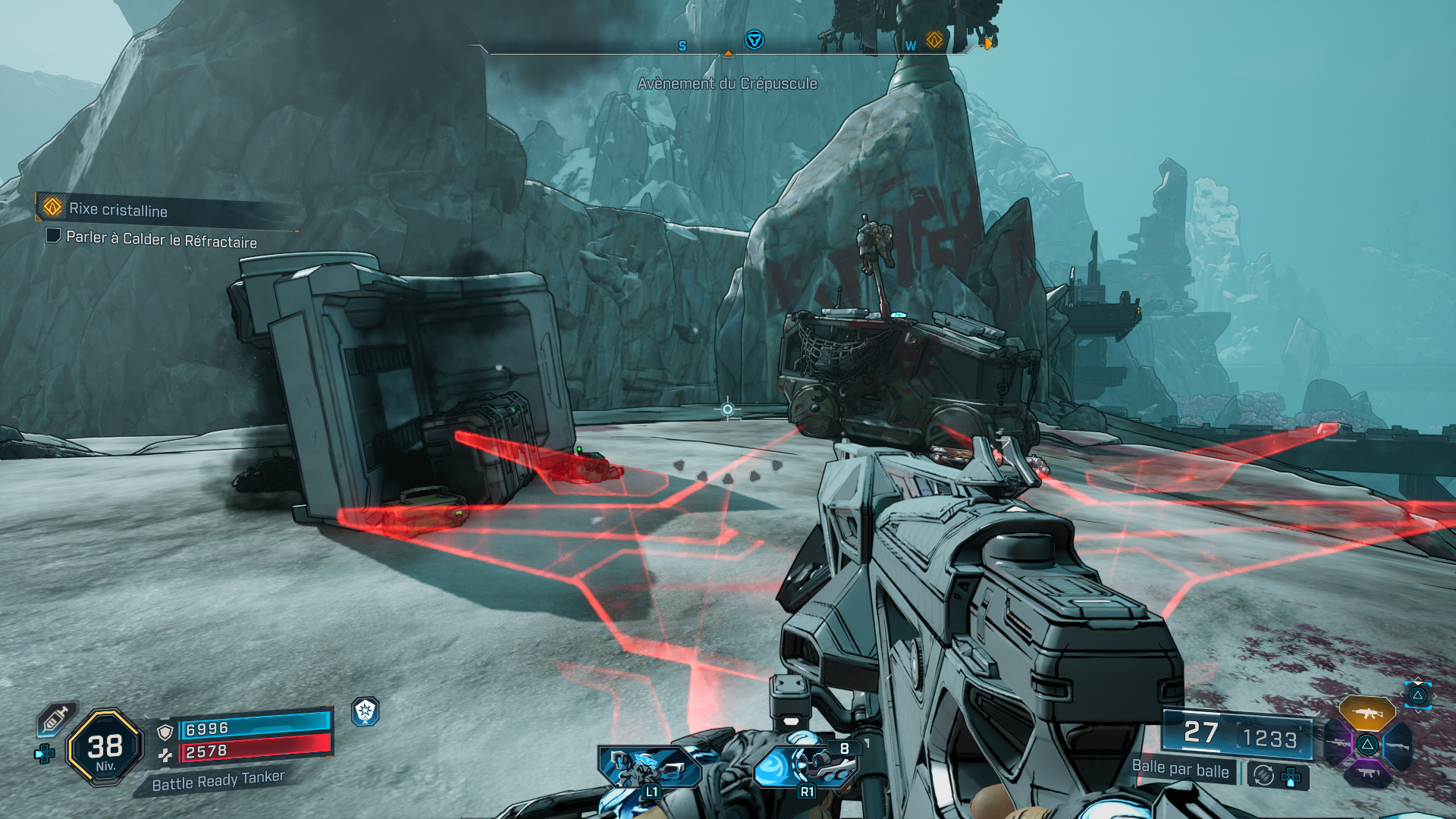1456x819 pixels.
Task: Select the Rixe cristalline quest tracker
Action: tap(118, 209)
